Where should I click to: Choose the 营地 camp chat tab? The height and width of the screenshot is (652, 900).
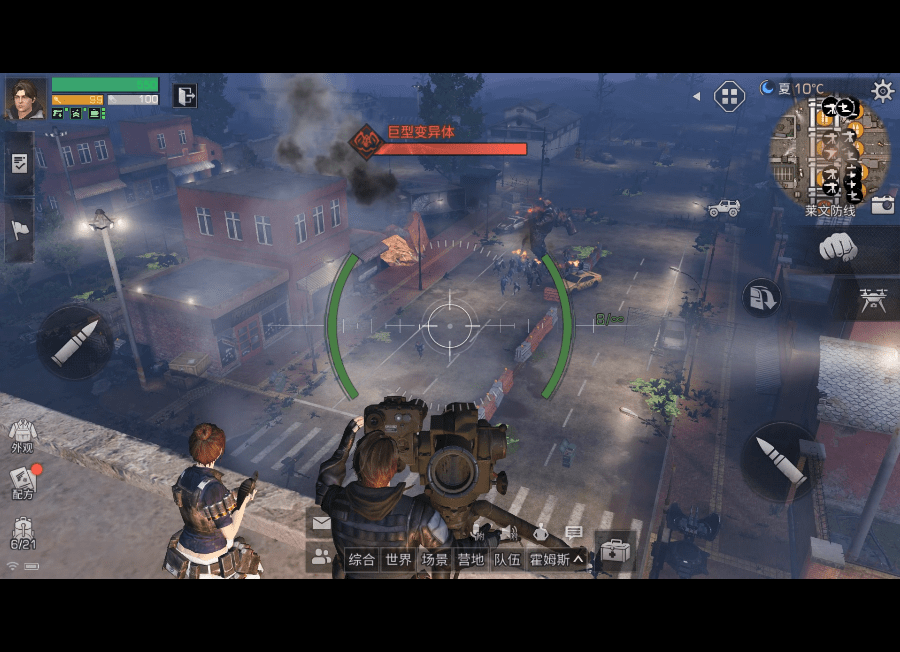(470, 560)
